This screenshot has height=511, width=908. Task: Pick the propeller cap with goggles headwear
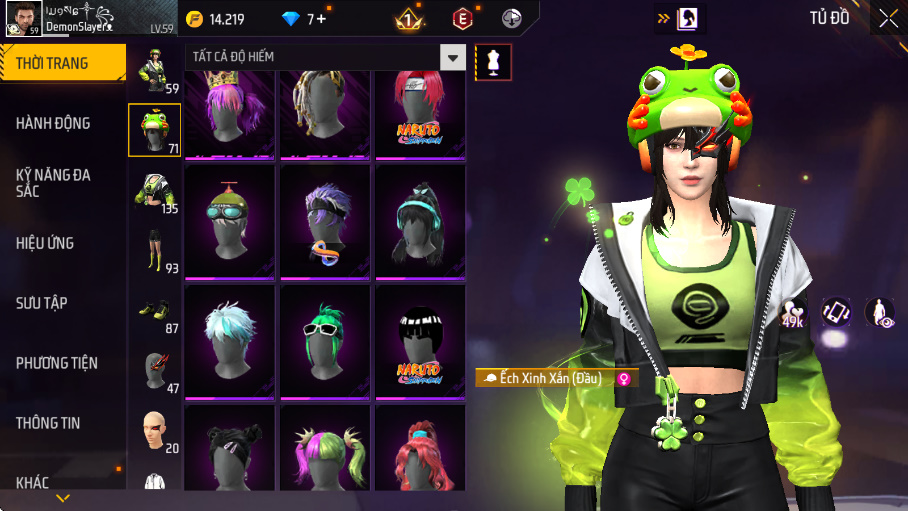tap(229, 220)
